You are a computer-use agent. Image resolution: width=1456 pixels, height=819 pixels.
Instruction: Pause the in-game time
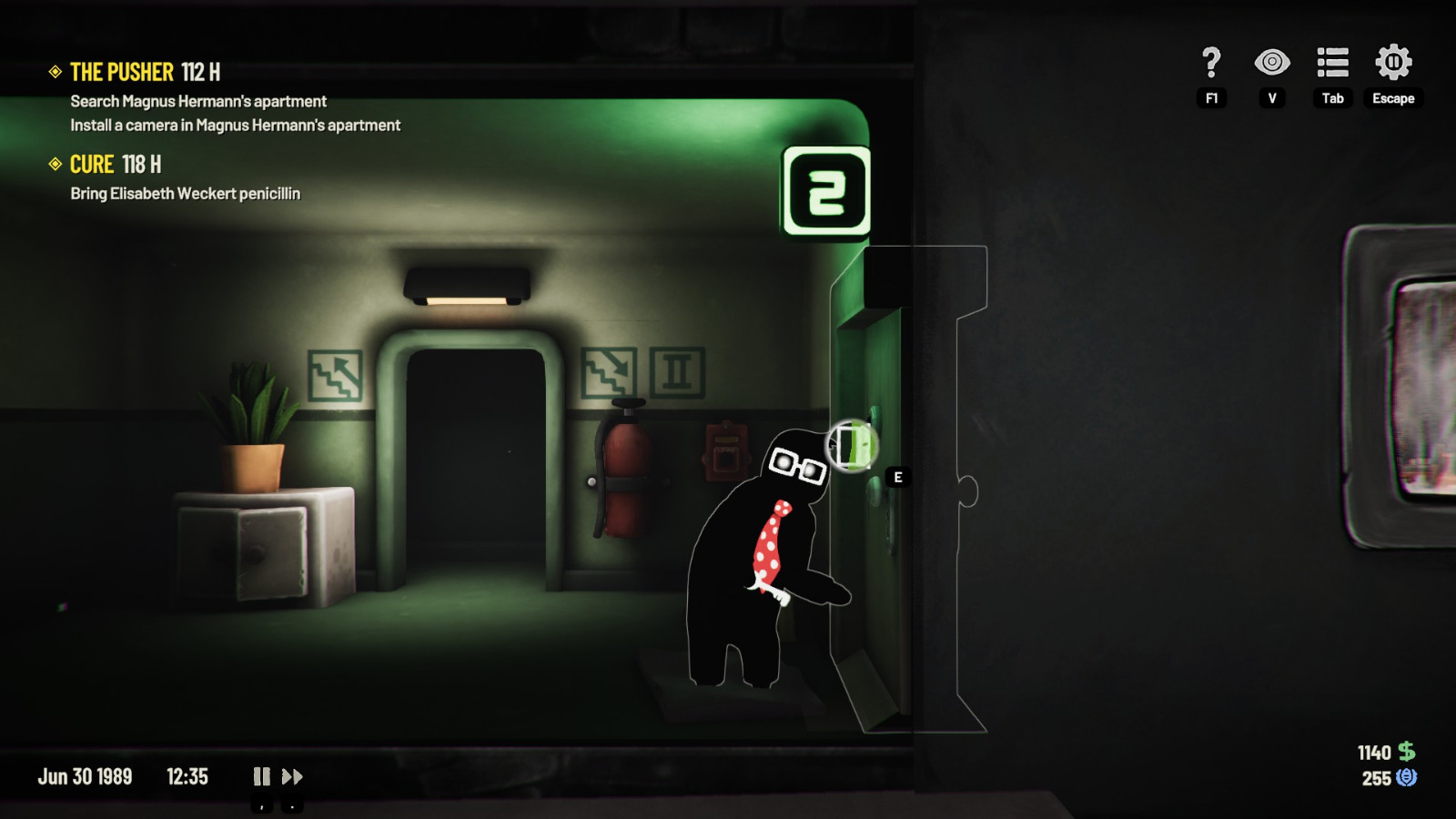[261, 776]
